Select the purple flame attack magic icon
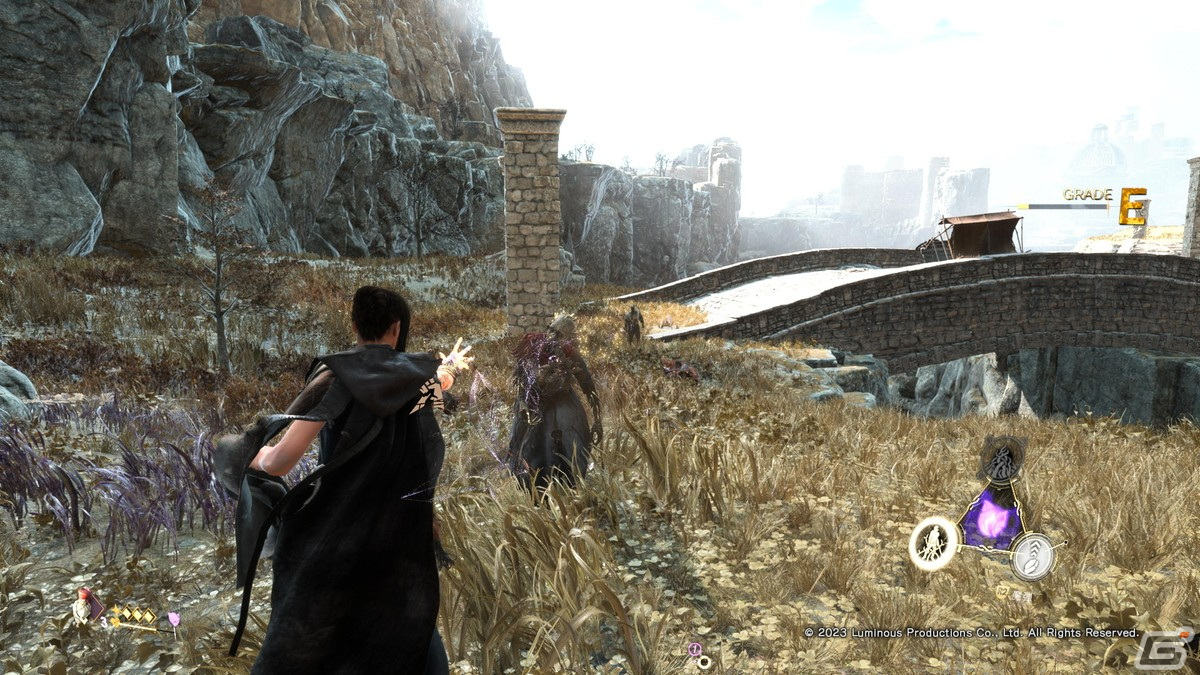This screenshot has width=1200, height=675. (x=991, y=523)
